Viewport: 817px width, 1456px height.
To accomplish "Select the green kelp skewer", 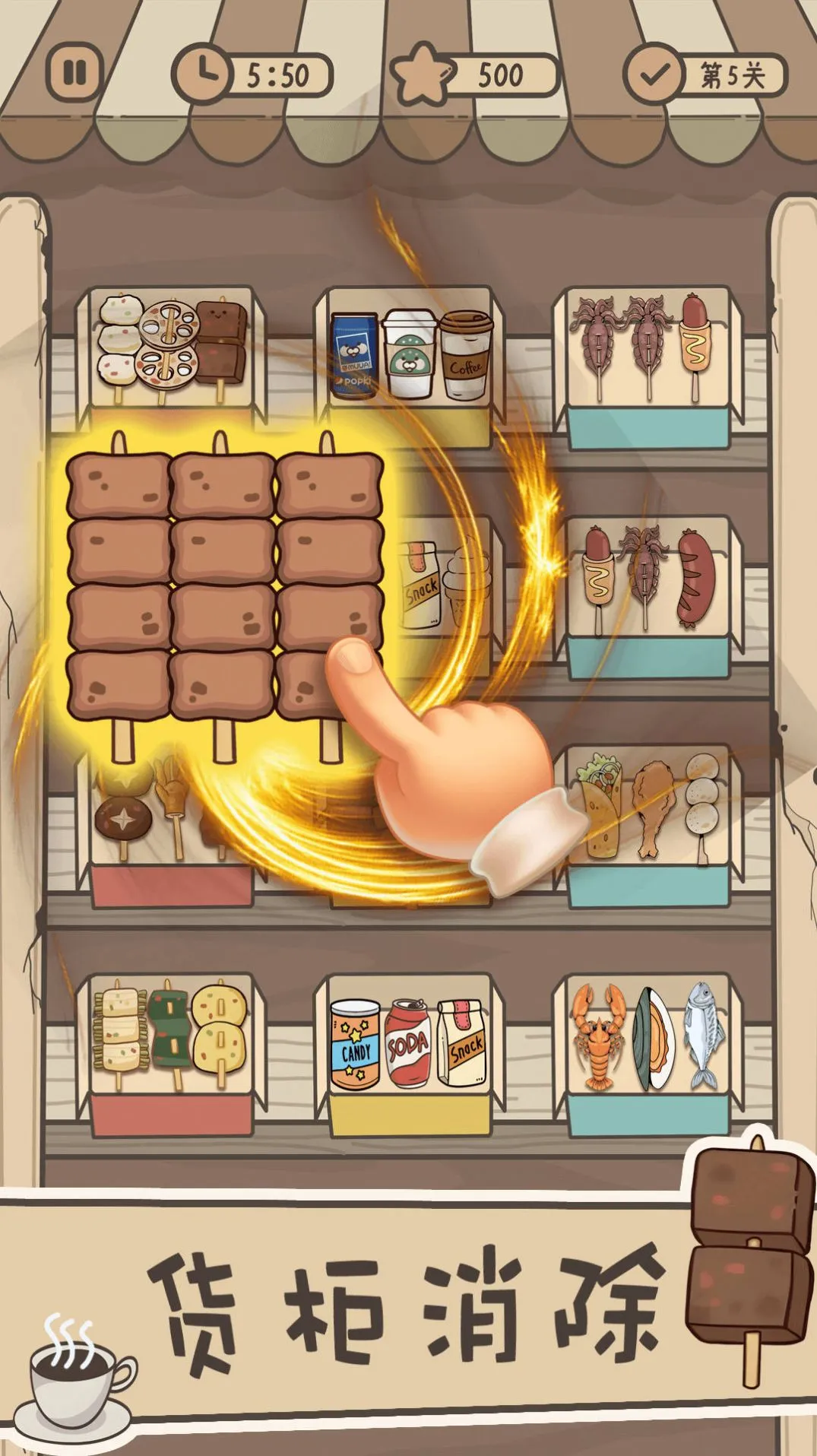I will tap(169, 1028).
